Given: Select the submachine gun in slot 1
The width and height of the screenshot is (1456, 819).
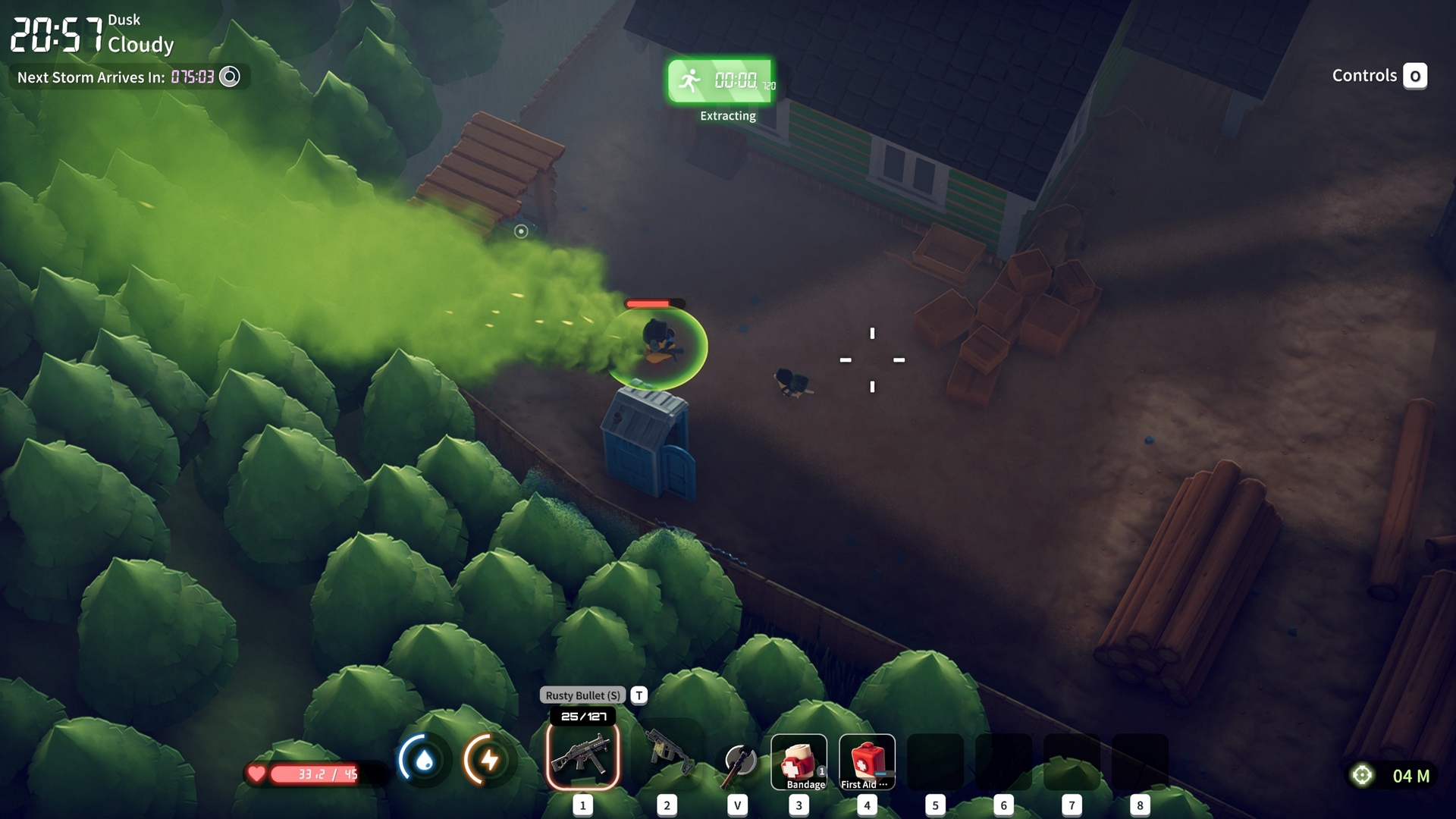Looking at the screenshot, I should pos(582,756).
